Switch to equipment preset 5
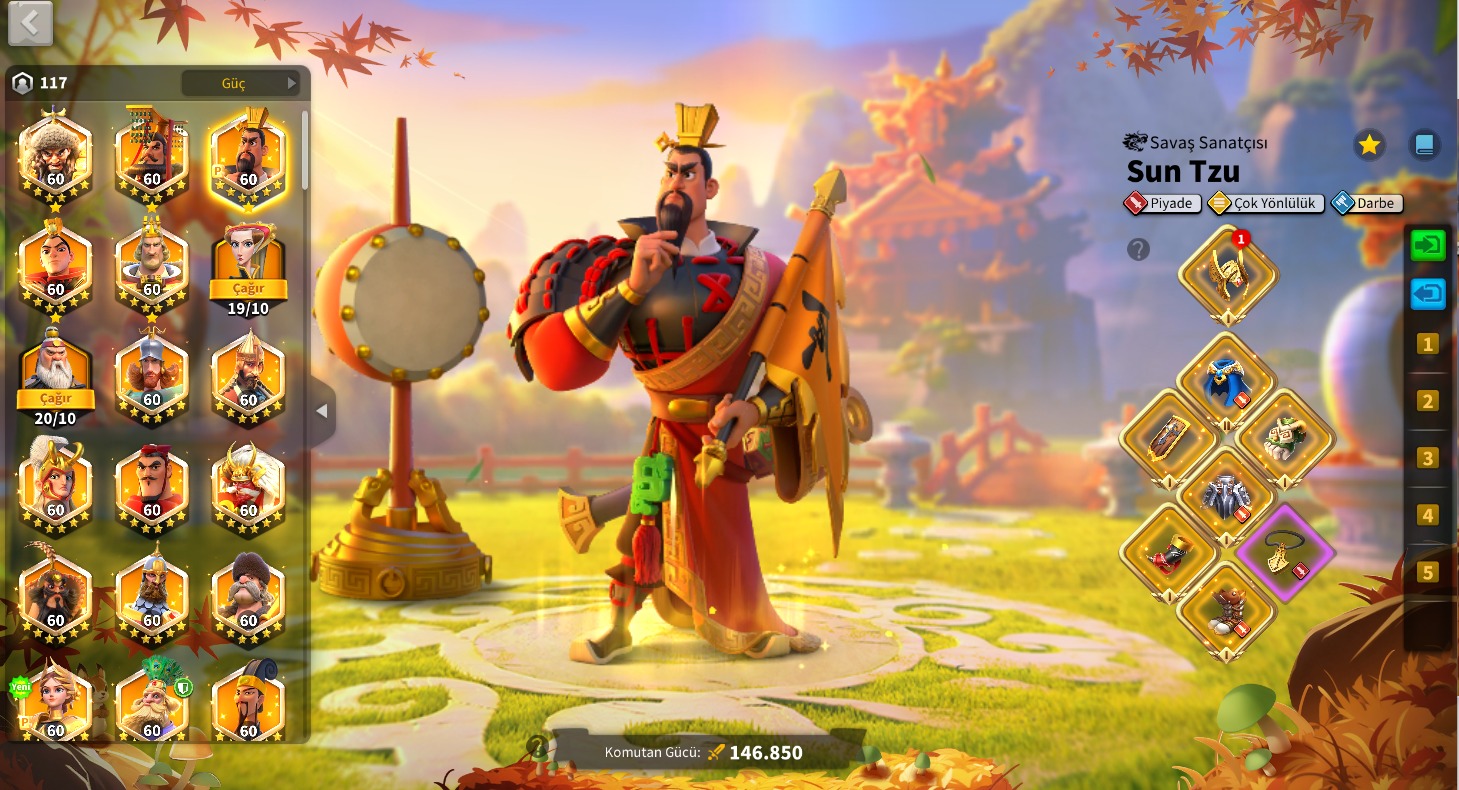The image size is (1459, 790). [x=1427, y=573]
